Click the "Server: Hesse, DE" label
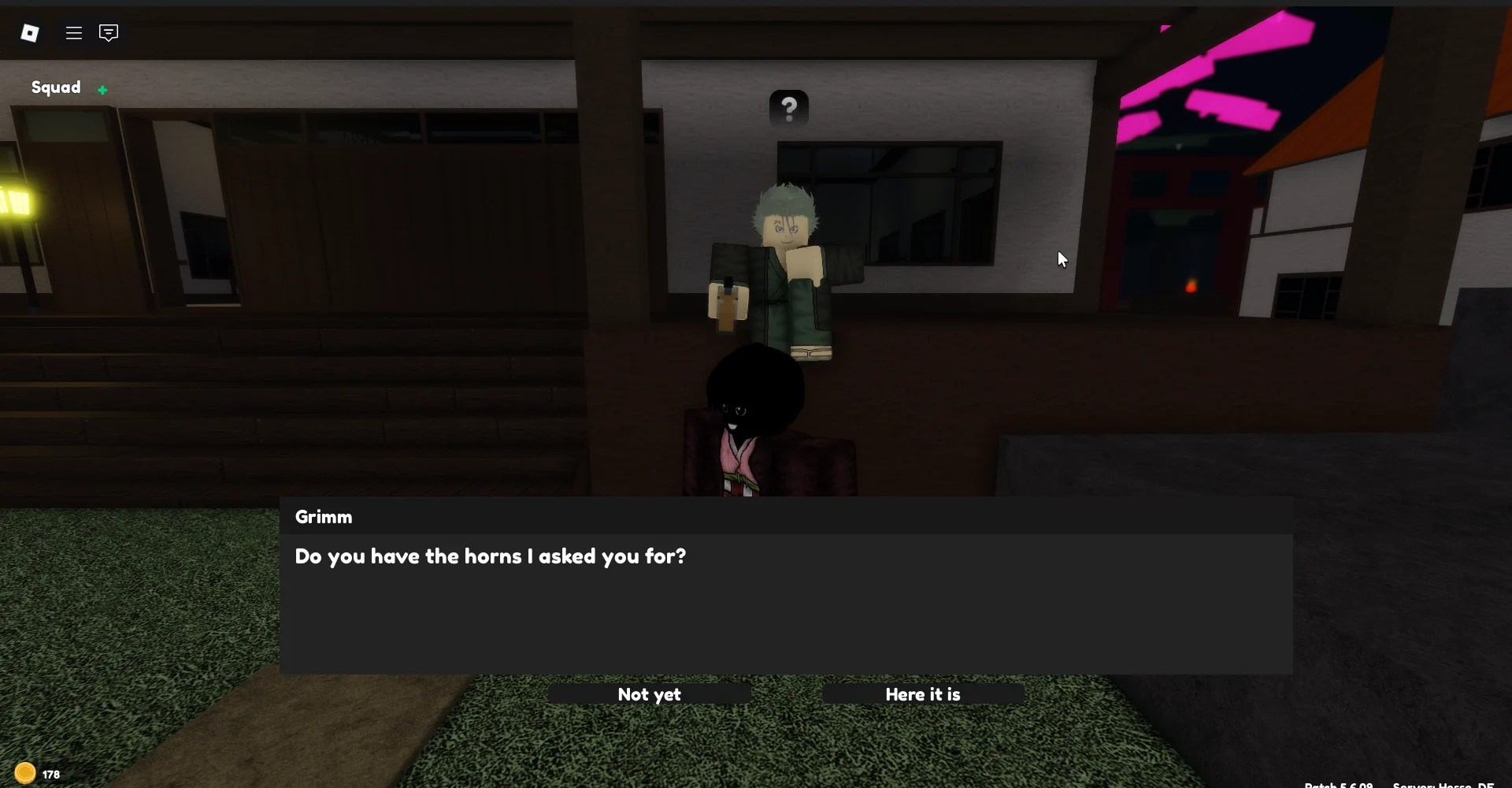This screenshot has width=1512, height=788. coord(1445,784)
